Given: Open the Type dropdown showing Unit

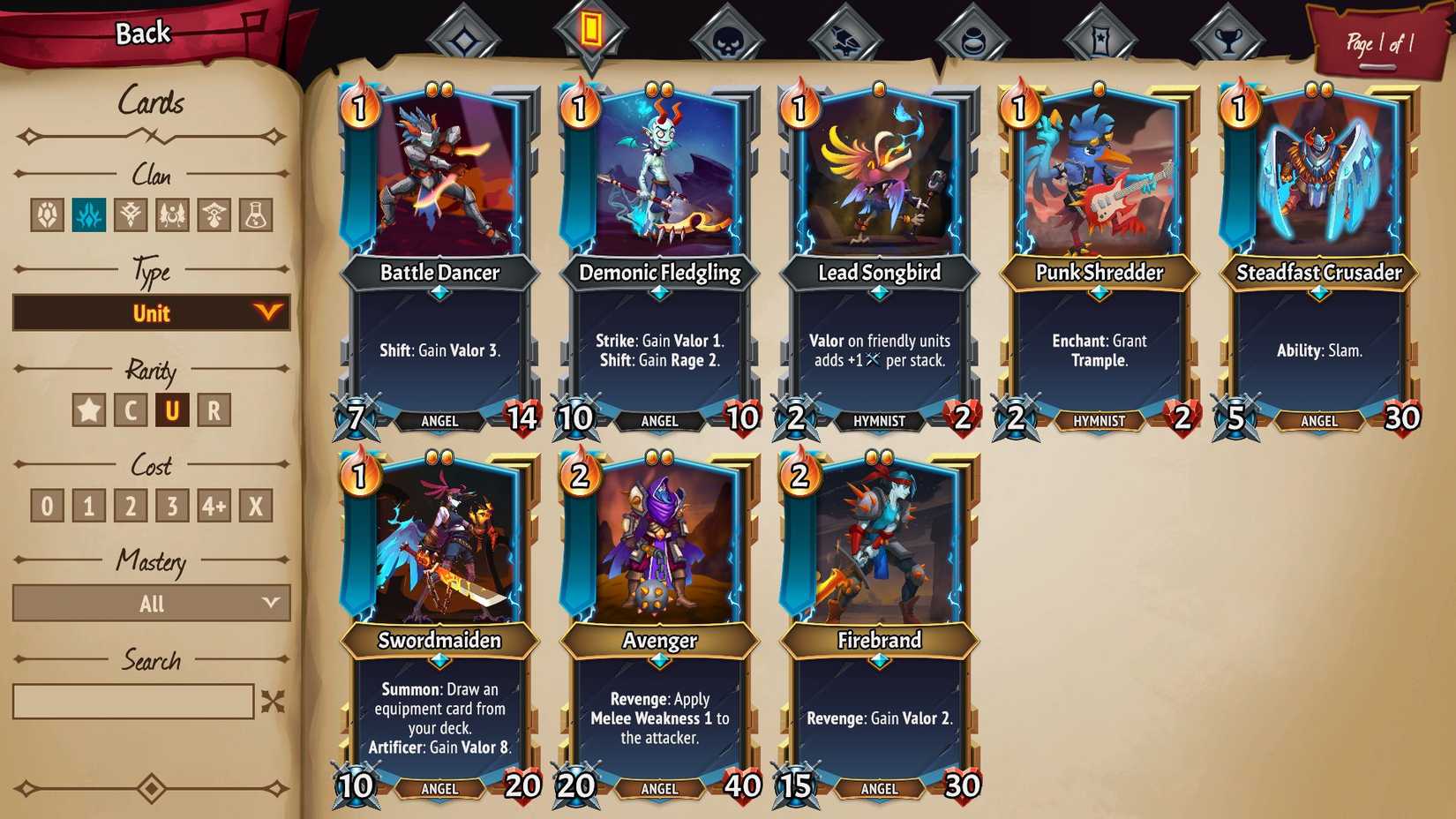Looking at the screenshot, I should click(150, 313).
